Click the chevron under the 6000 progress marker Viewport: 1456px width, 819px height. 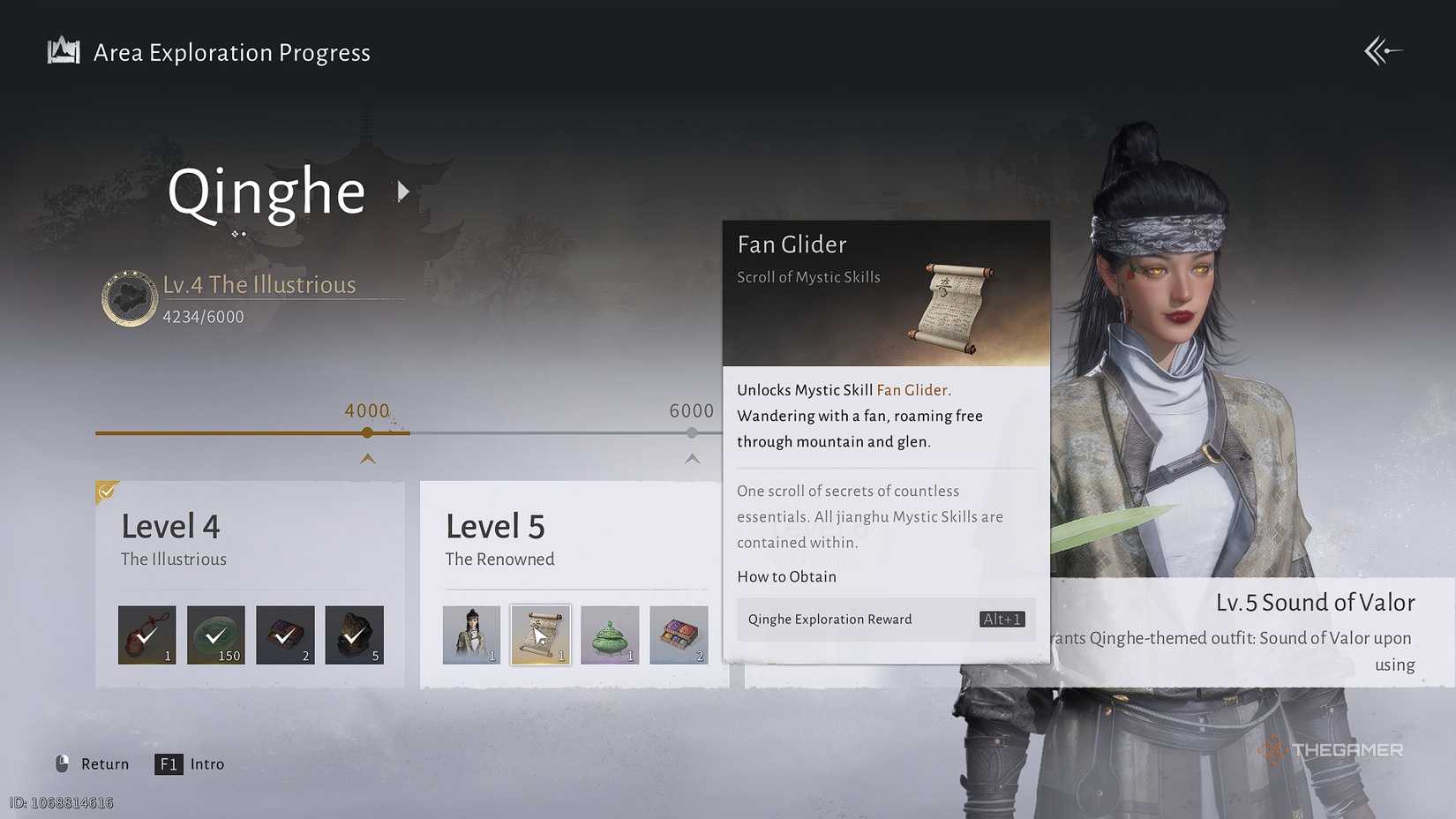click(x=692, y=459)
